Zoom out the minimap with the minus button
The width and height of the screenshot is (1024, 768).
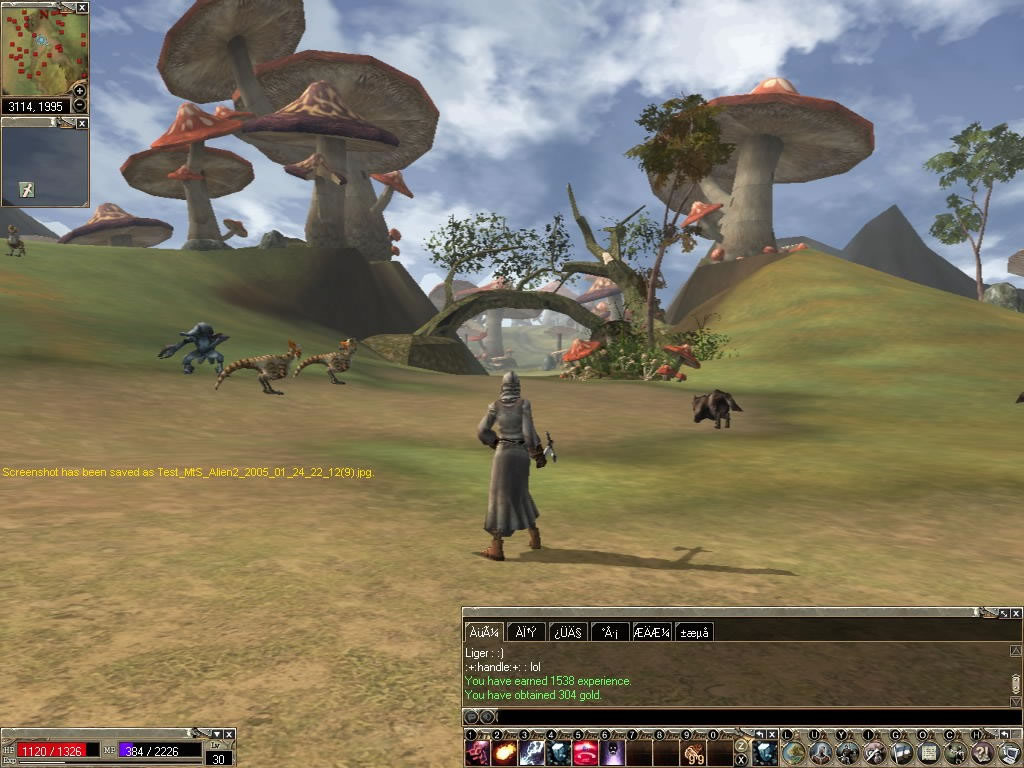[80, 105]
